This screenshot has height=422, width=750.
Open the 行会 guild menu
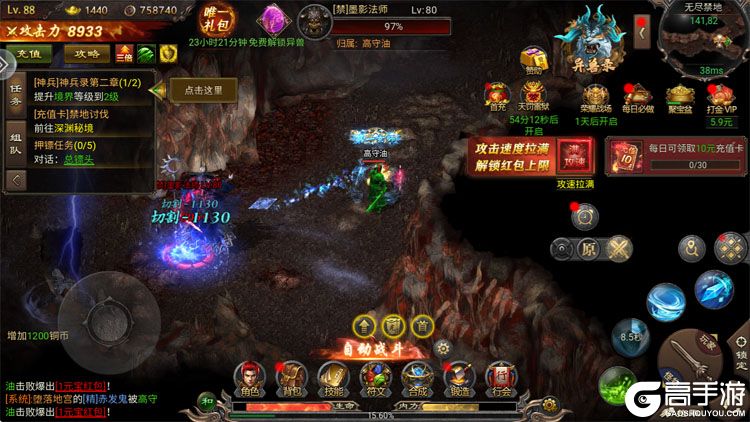pyautogui.click(x=500, y=377)
